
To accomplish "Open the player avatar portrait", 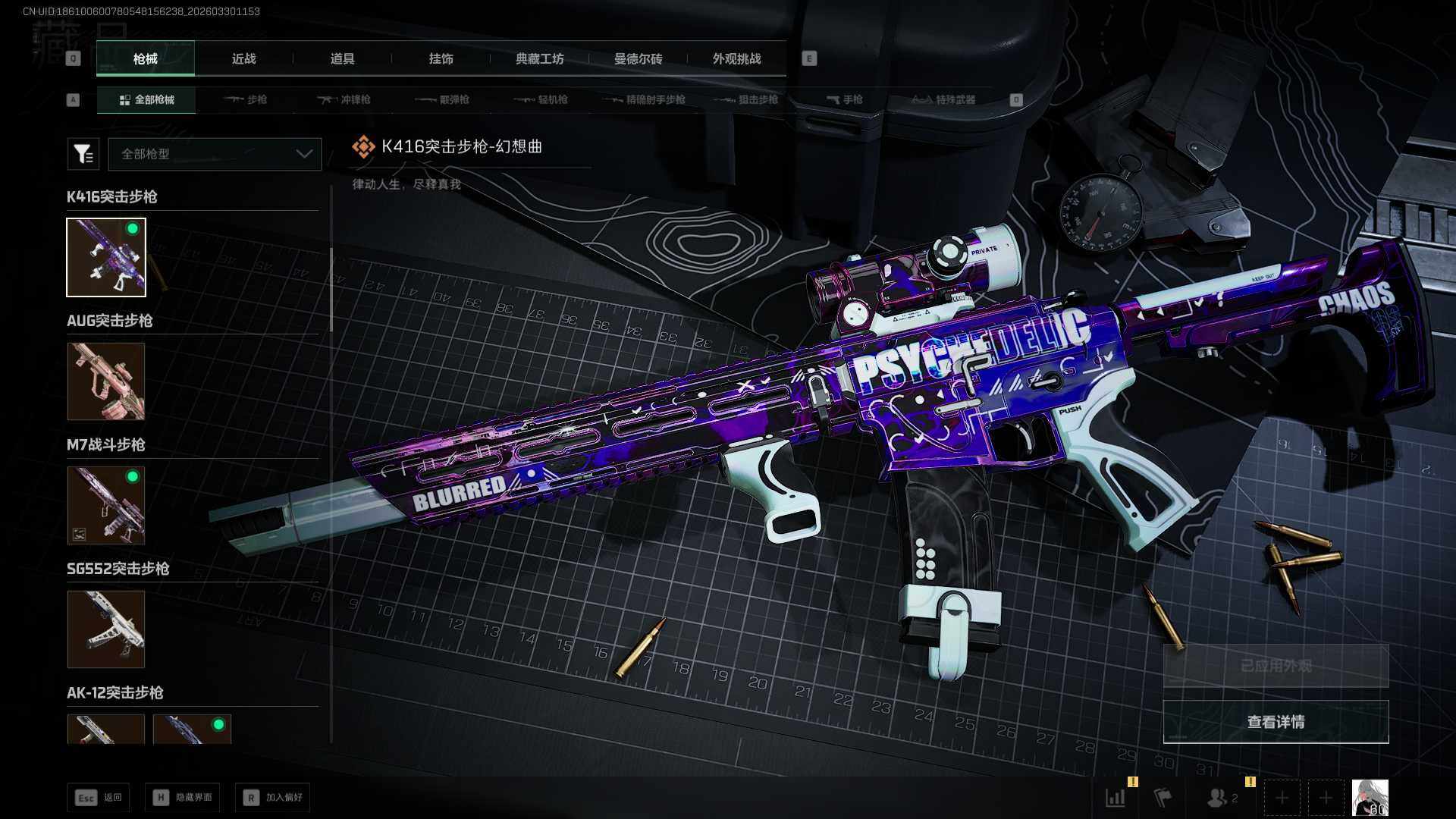I will pos(1370,798).
